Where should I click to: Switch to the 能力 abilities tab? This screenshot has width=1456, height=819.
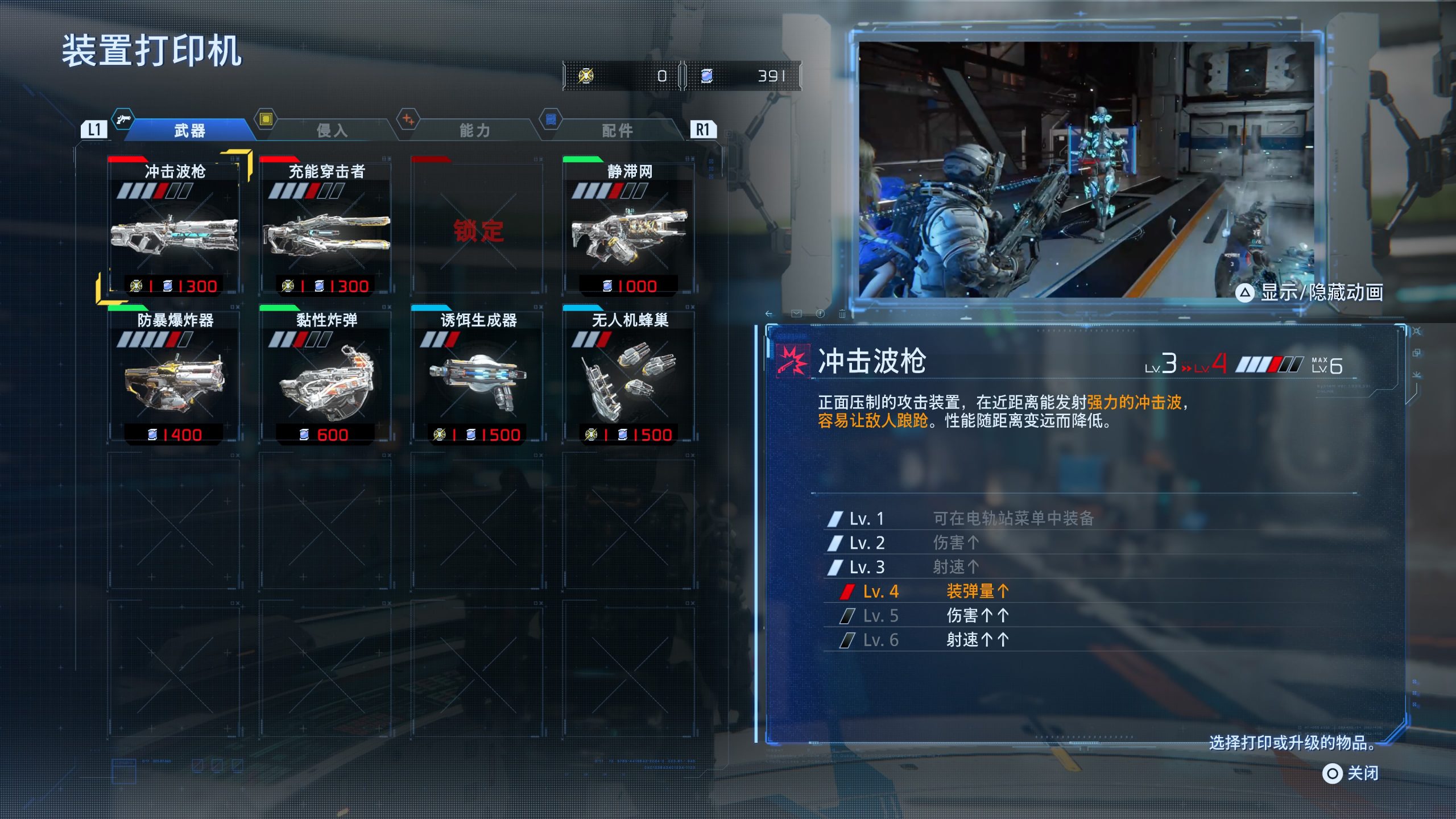pyautogui.click(x=474, y=130)
